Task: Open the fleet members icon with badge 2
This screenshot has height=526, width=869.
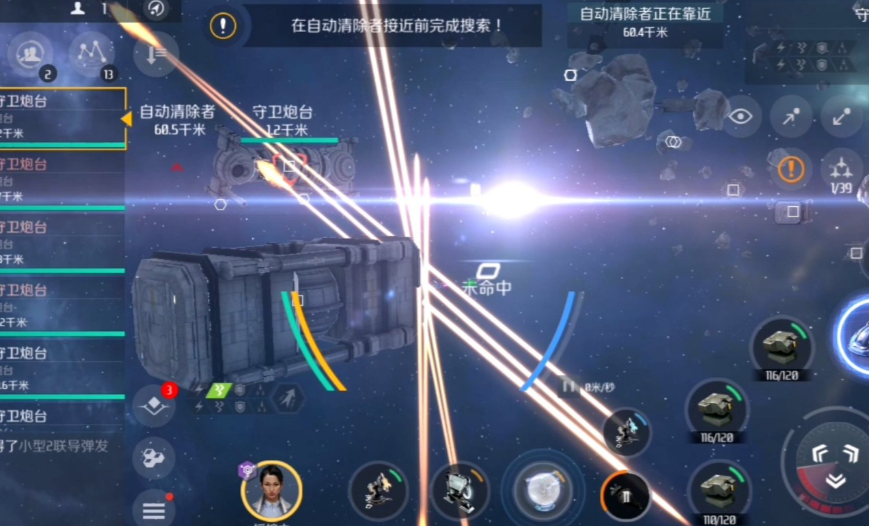Action: click(x=32, y=52)
